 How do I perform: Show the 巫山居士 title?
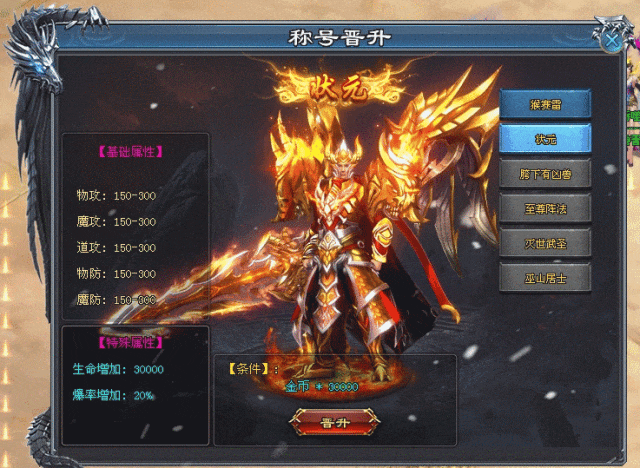coord(545,277)
